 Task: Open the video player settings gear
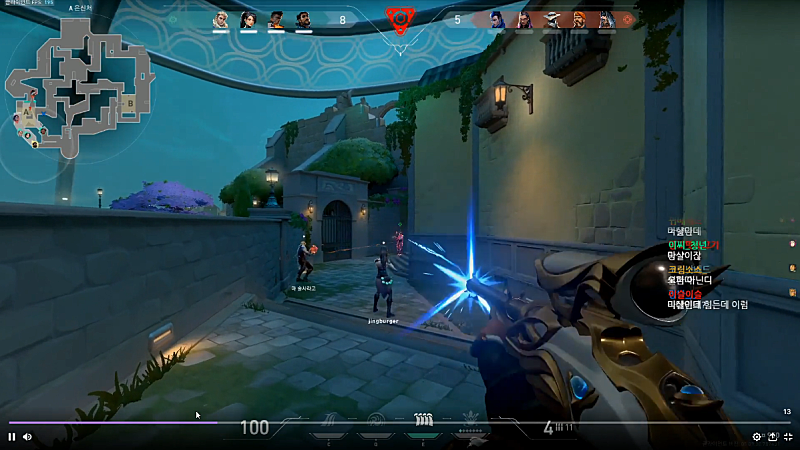pyautogui.click(x=757, y=437)
